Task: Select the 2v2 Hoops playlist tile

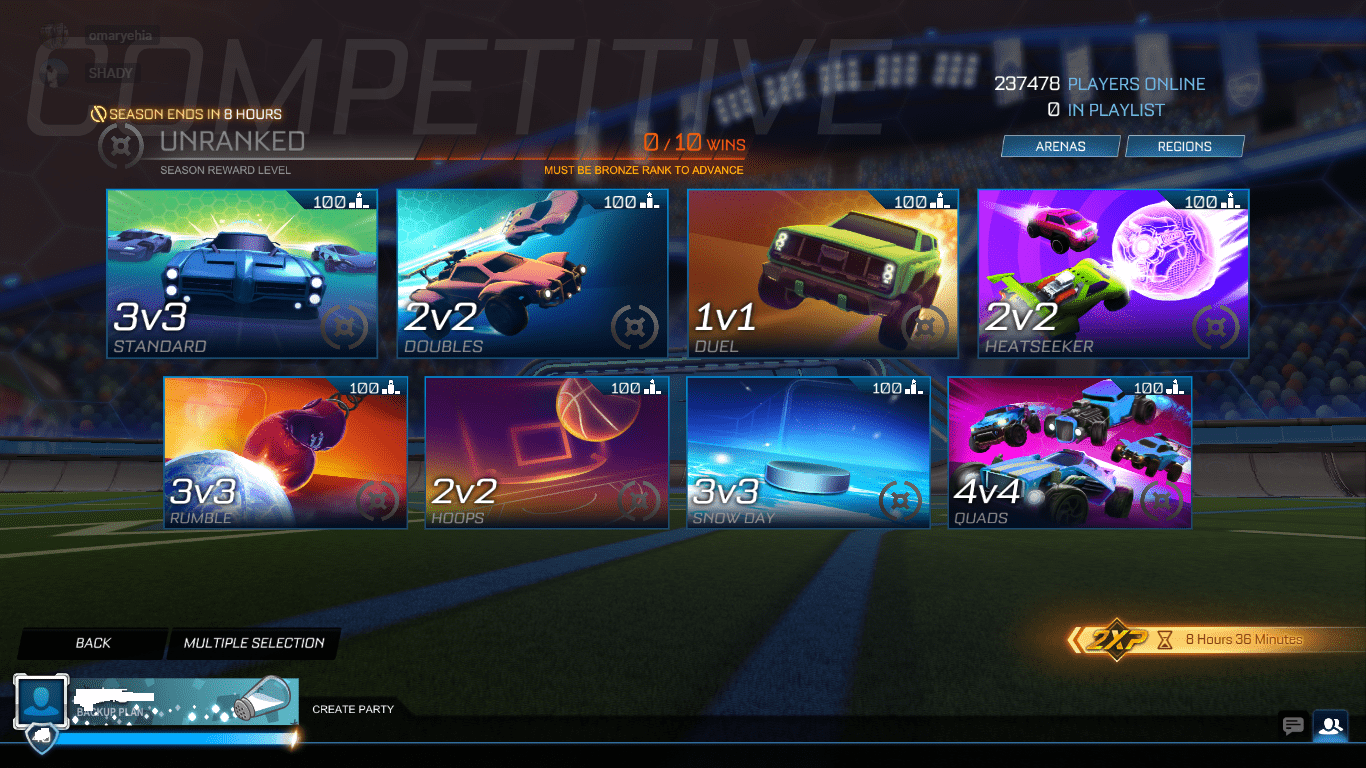Action: [547, 451]
